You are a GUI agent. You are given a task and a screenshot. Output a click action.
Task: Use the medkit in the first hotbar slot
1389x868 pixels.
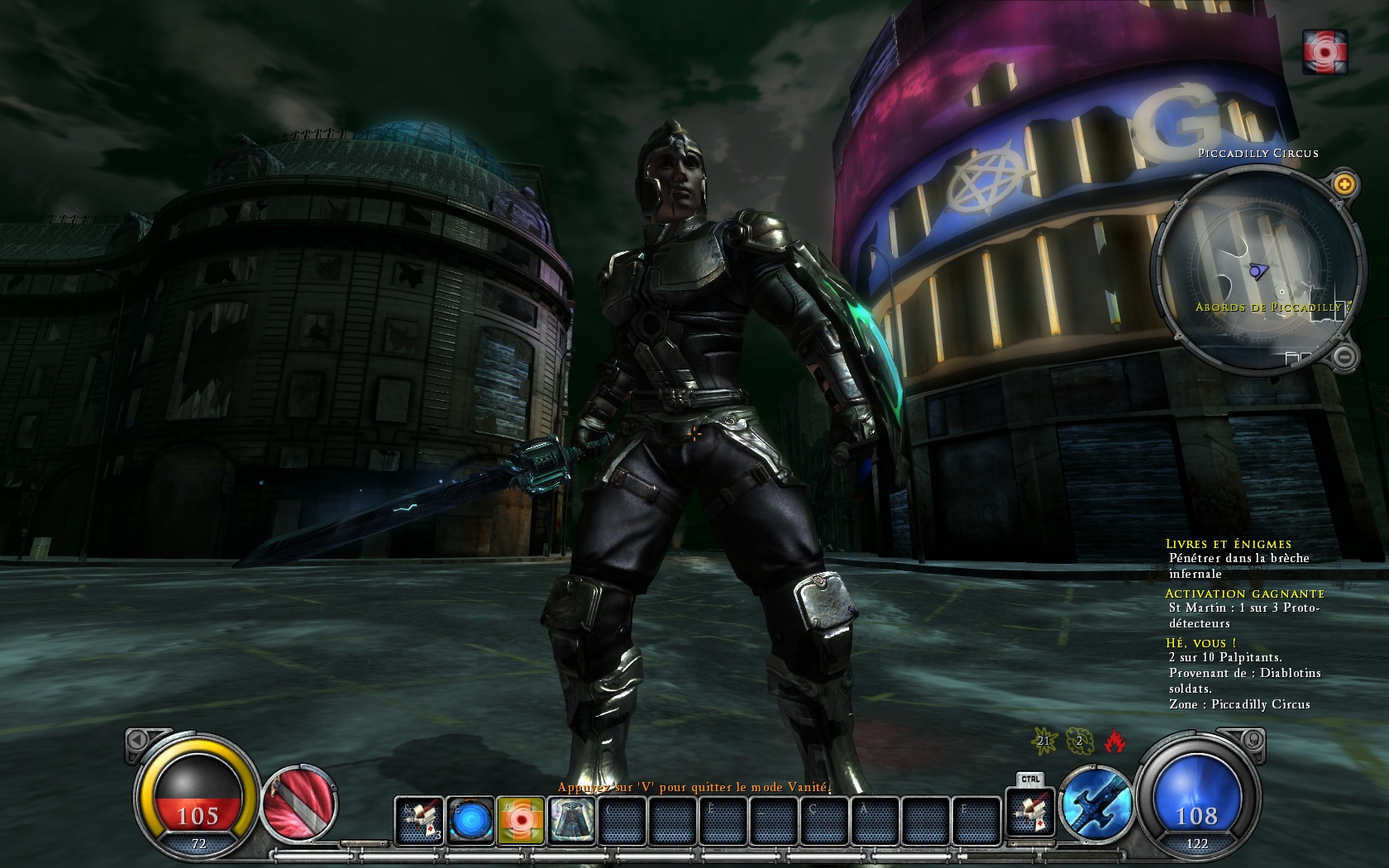pyautogui.click(x=419, y=820)
